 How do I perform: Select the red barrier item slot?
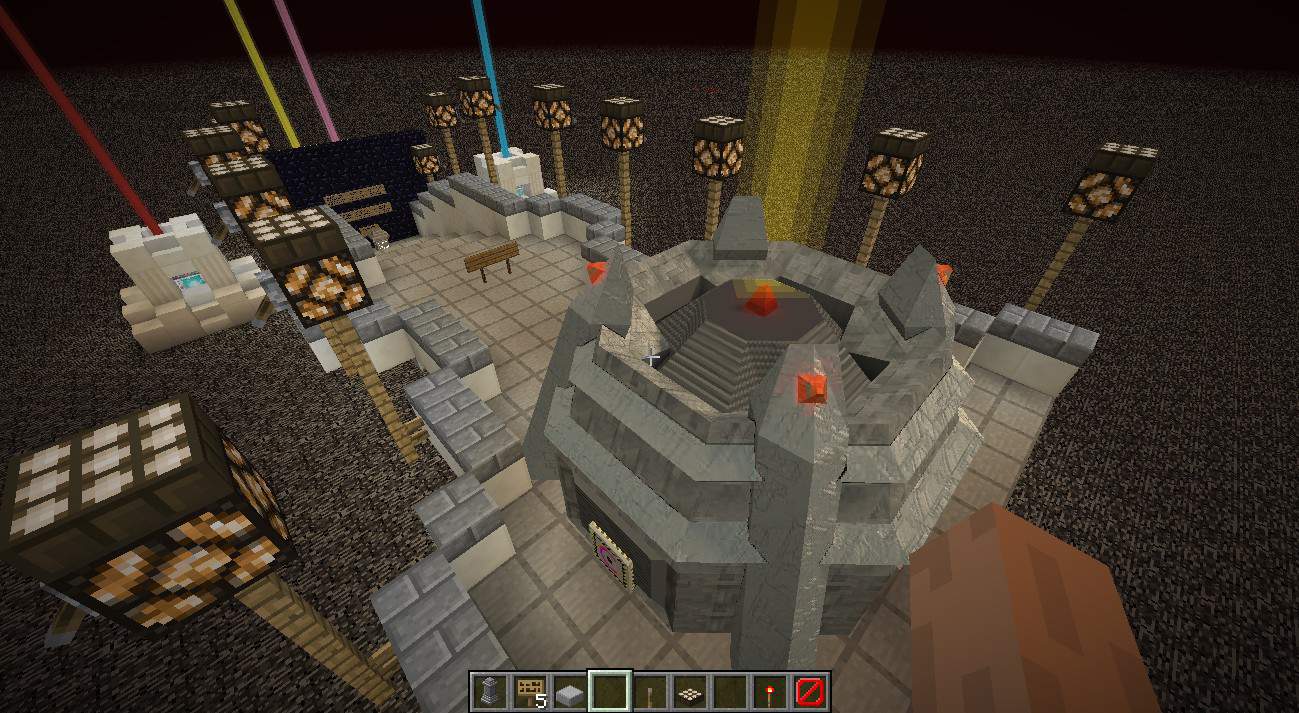[x=811, y=691]
